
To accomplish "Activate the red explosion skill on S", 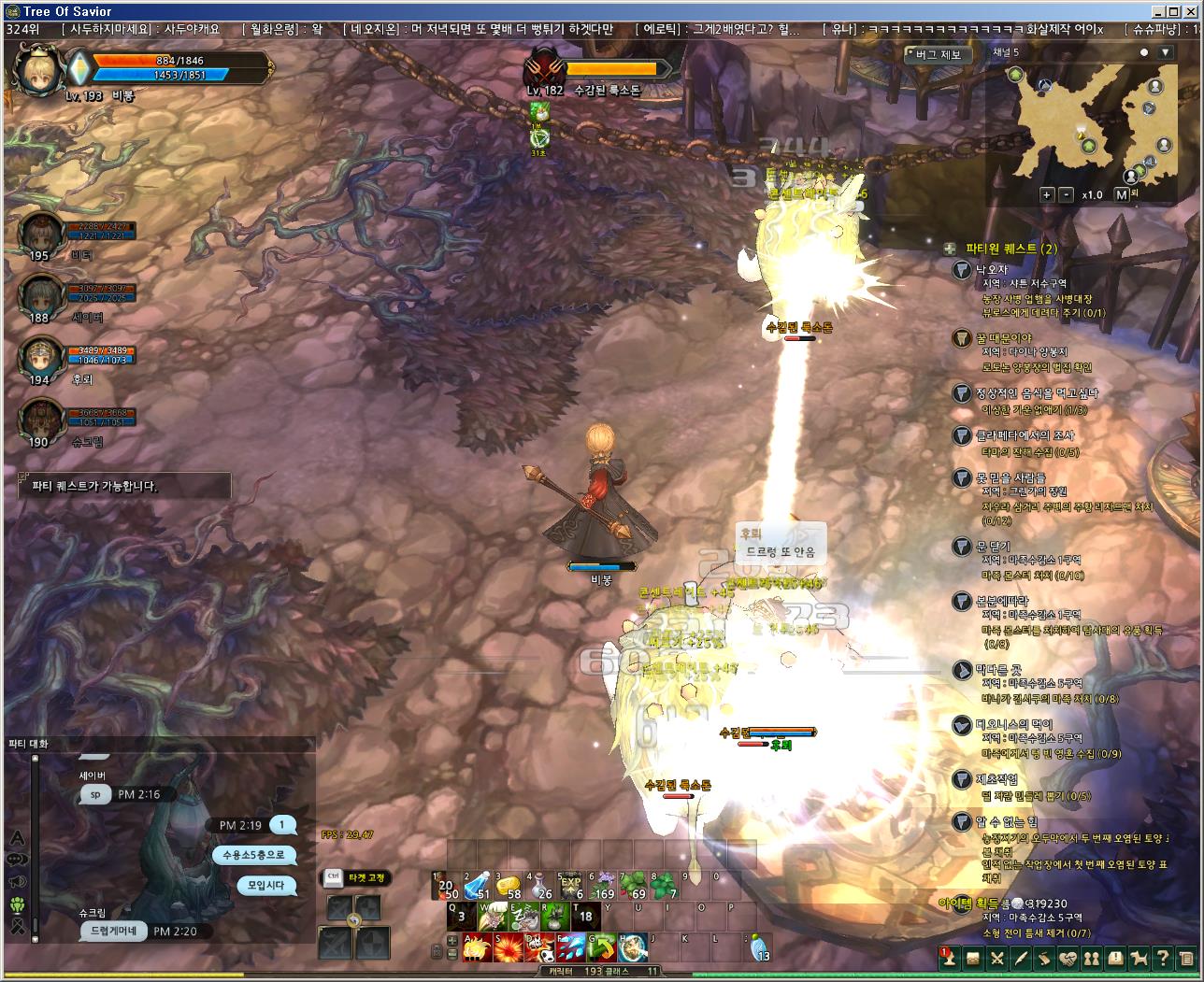I will (508, 947).
